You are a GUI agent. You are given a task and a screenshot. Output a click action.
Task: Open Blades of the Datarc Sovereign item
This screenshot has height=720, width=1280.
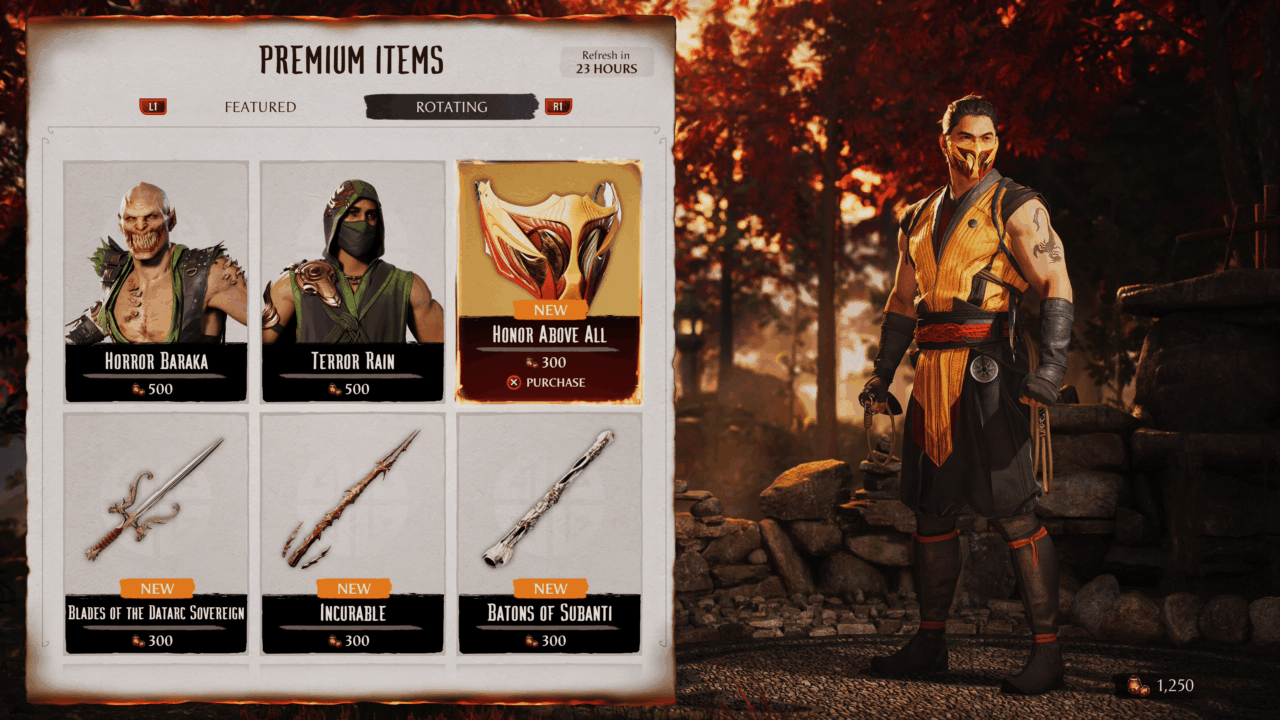click(x=156, y=533)
